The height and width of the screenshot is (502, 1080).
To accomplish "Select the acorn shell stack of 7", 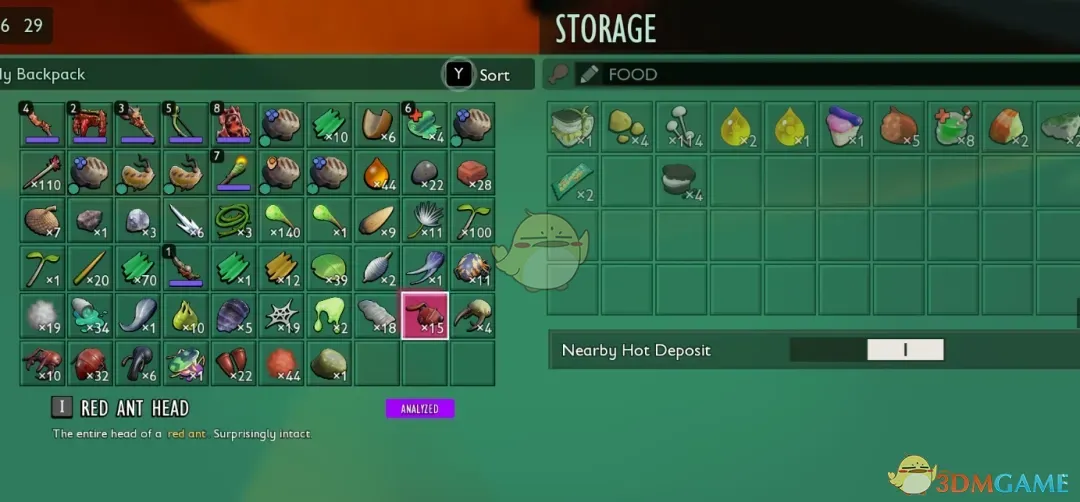I will coord(41,220).
